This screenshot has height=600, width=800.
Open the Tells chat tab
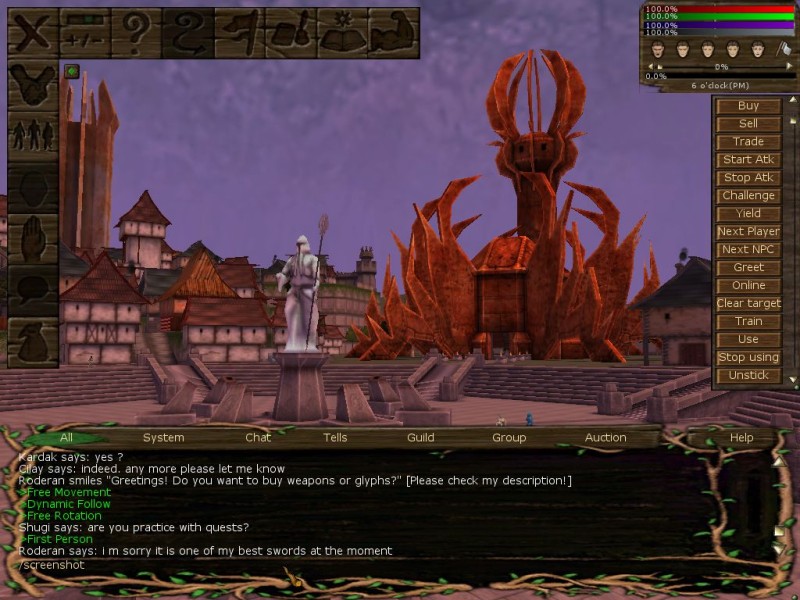pyautogui.click(x=335, y=438)
